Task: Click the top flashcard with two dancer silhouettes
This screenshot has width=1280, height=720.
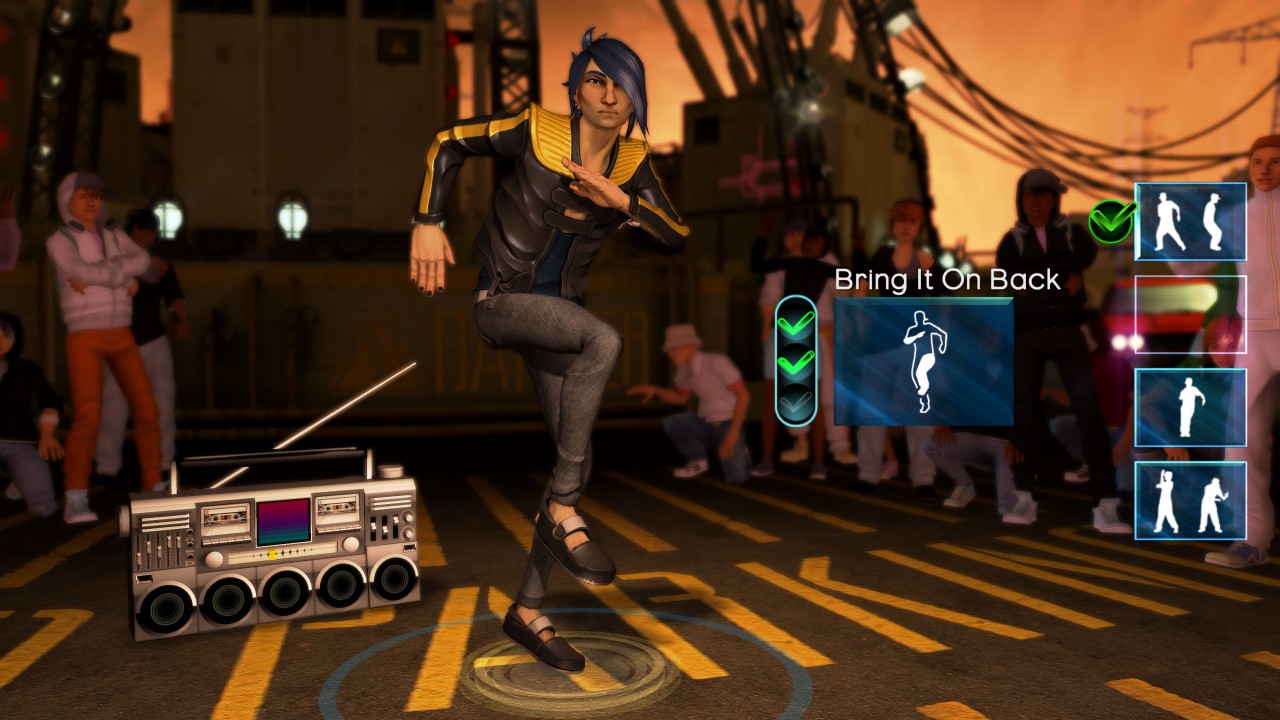Action: [x=1192, y=221]
